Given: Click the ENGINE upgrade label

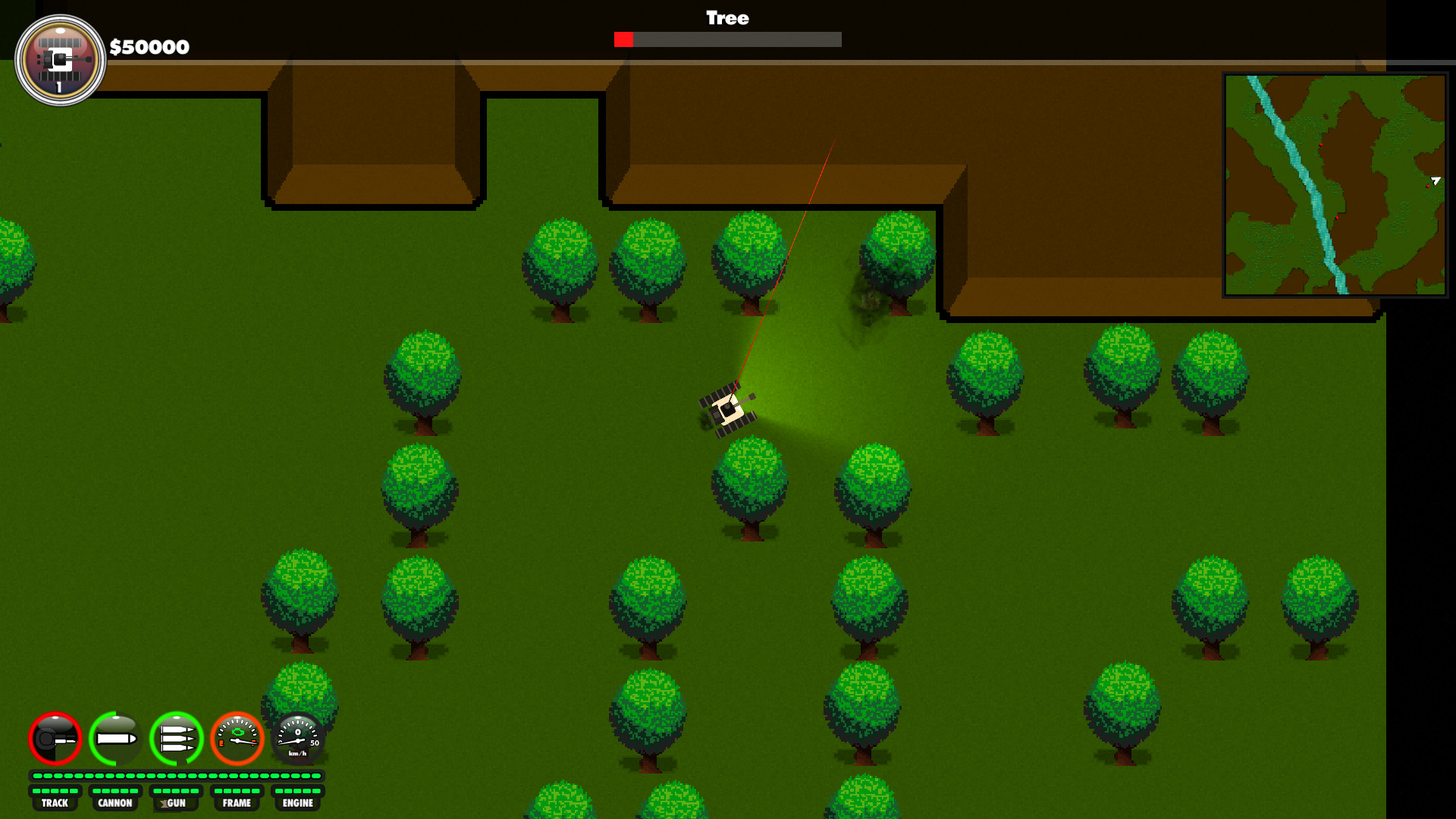Looking at the screenshot, I should pos(298,802).
